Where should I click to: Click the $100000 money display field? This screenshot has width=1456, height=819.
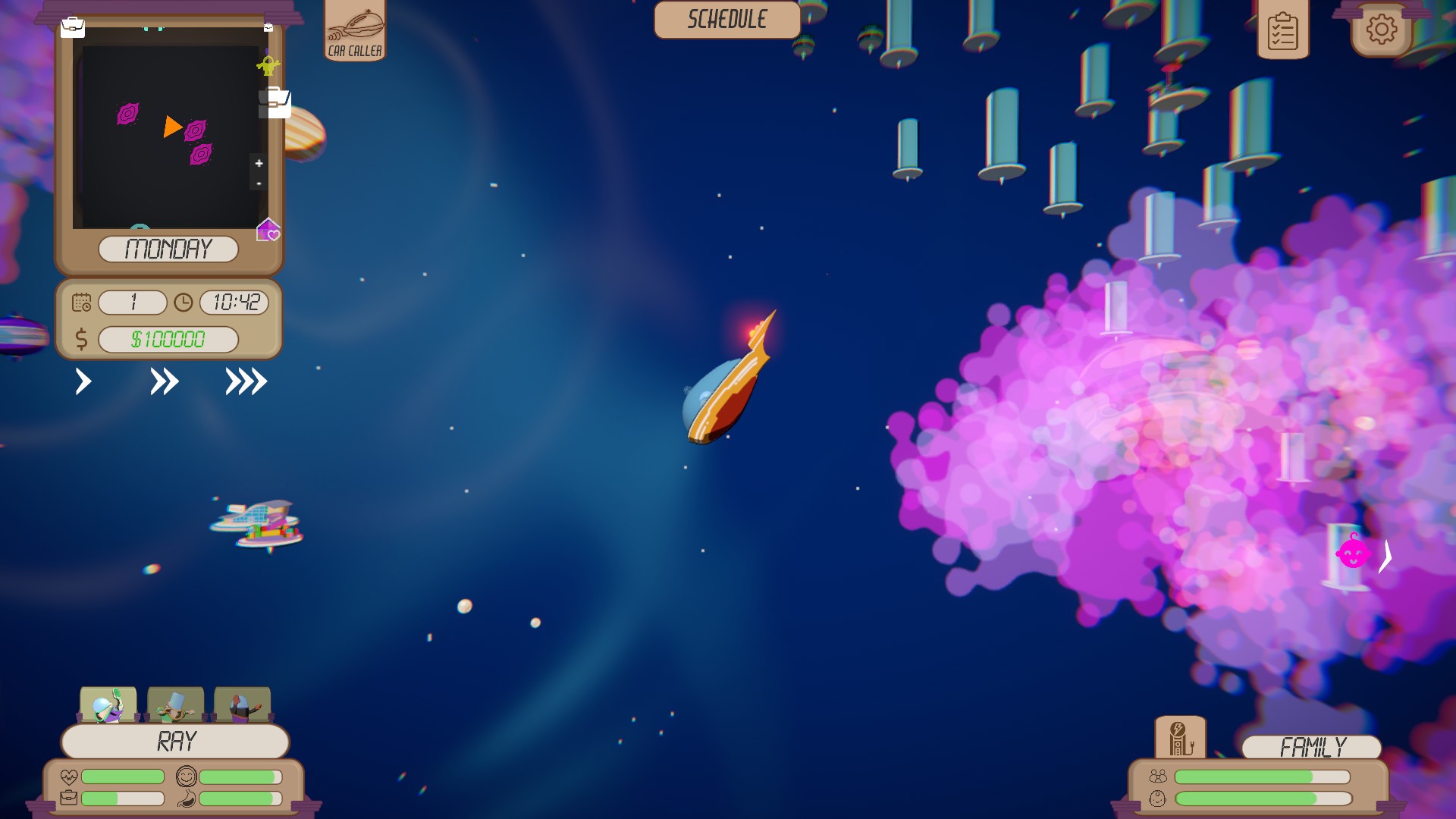(x=167, y=339)
